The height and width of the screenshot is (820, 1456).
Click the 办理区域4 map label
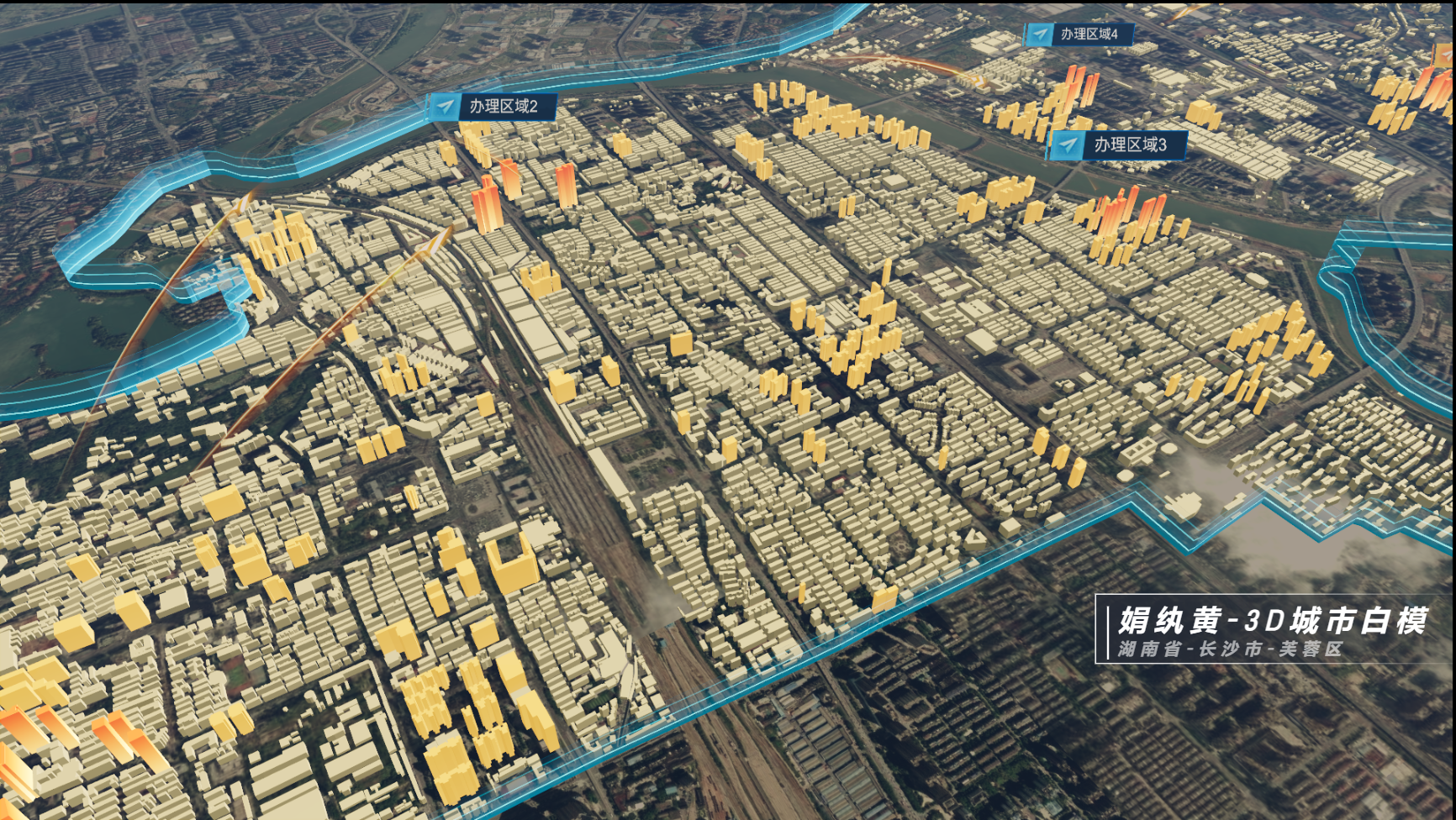click(1079, 34)
